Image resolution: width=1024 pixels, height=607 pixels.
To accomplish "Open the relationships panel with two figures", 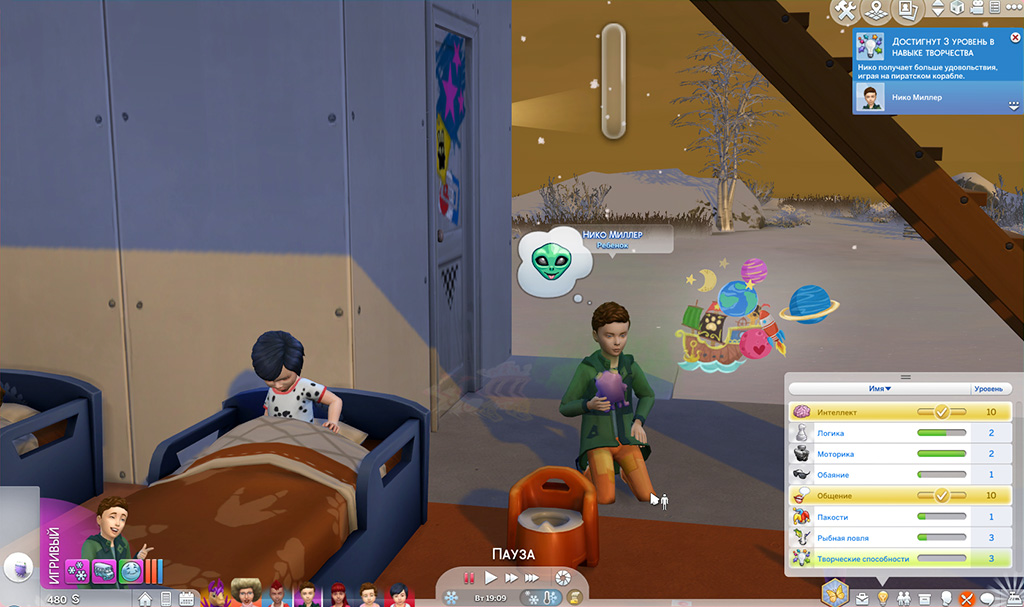I will click(x=904, y=598).
